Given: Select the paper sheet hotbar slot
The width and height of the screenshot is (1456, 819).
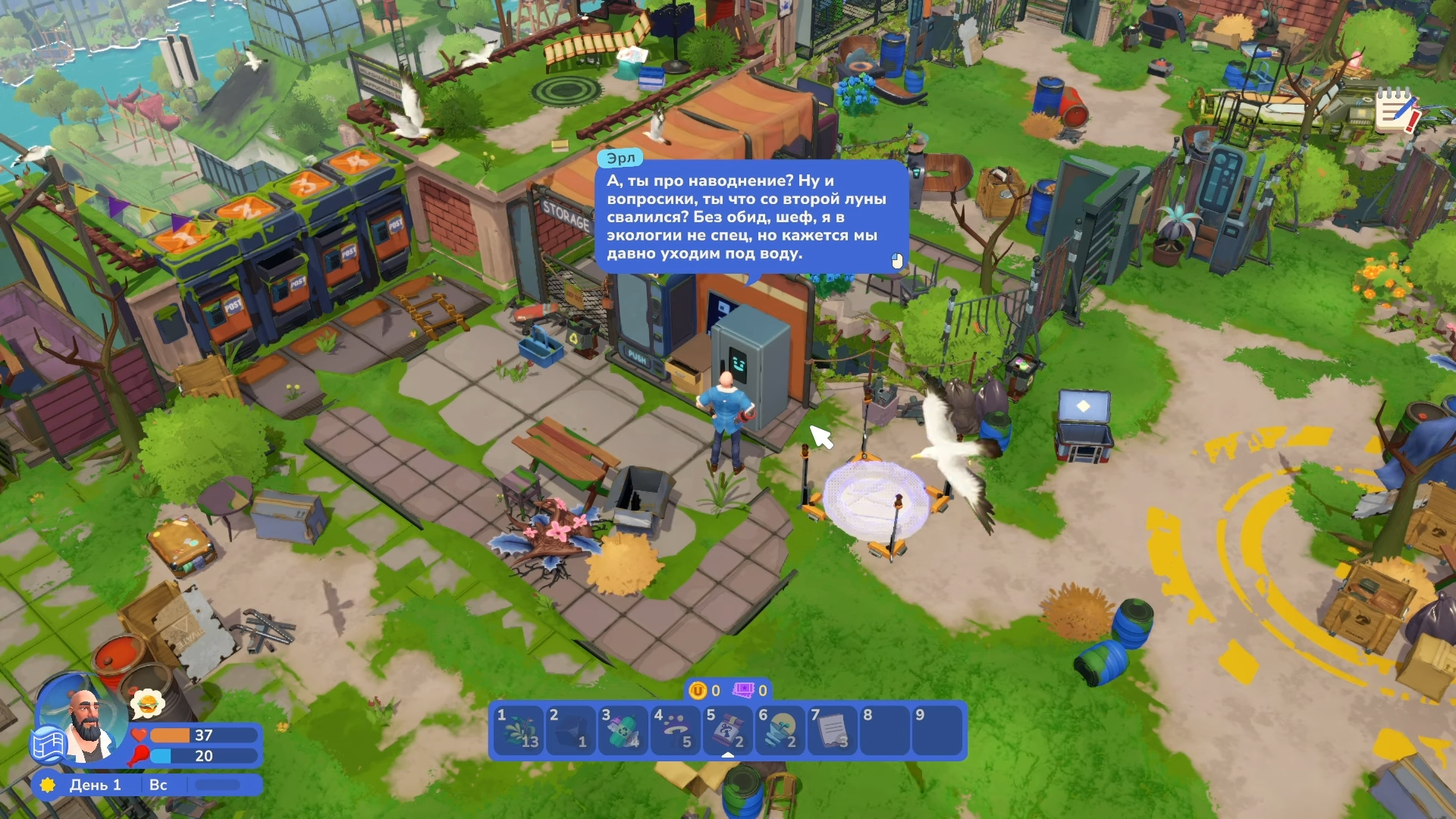Looking at the screenshot, I should coord(833,731).
